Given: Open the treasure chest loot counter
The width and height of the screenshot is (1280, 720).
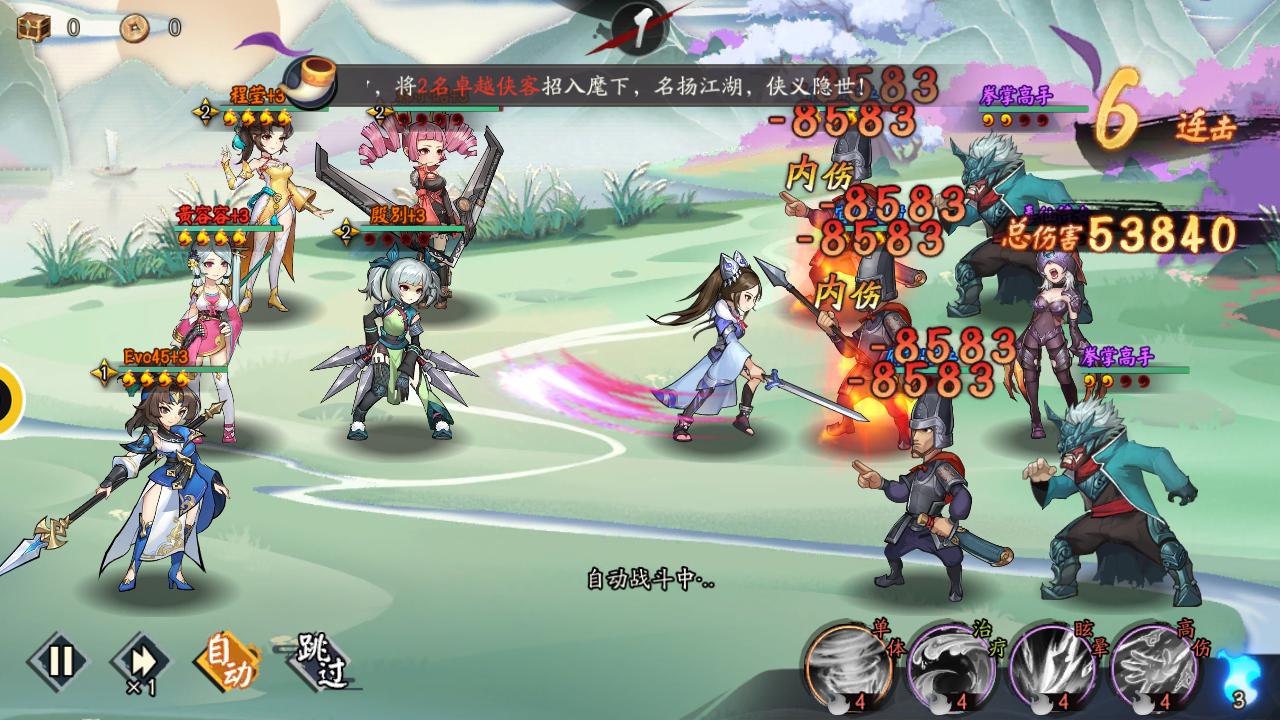Looking at the screenshot, I should click(x=34, y=27).
